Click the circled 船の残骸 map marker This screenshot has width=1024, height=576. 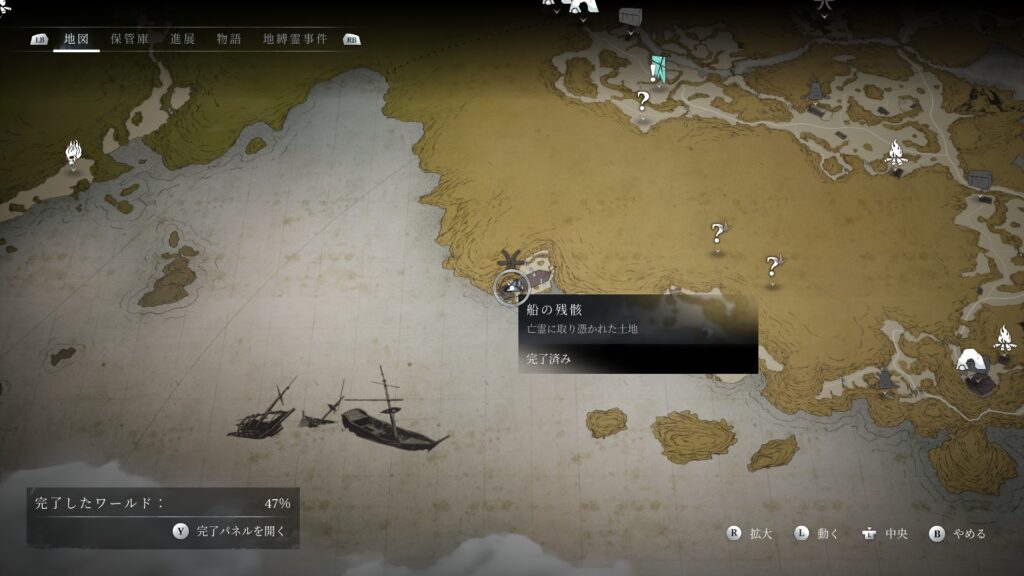point(512,287)
